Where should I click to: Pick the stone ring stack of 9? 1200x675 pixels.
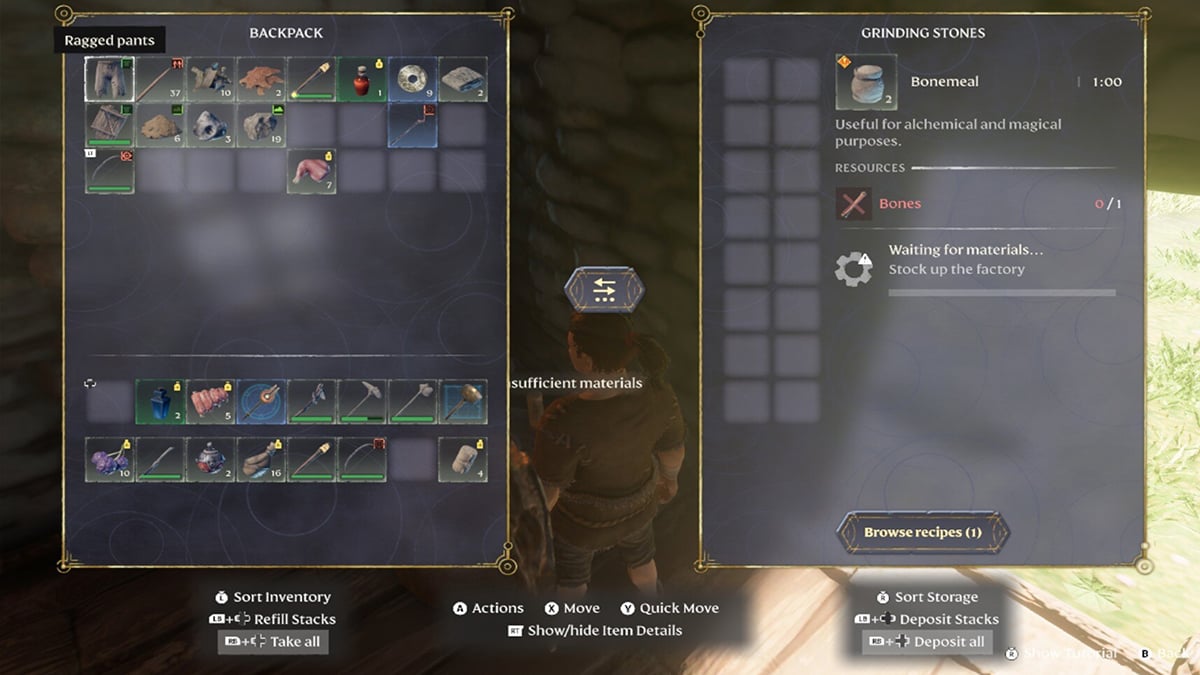click(412, 80)
